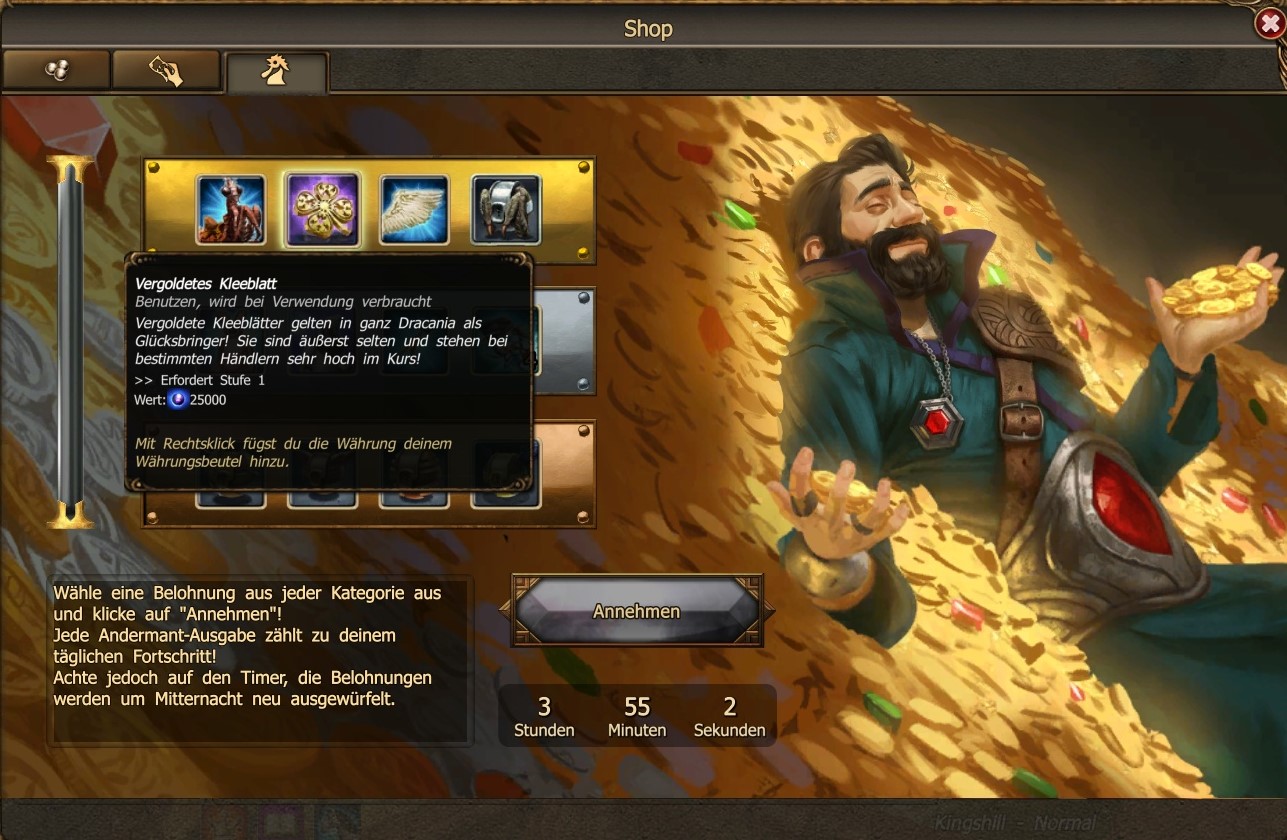
Task: Select the knight chess piece tab
Action: [x=276, y=72]
